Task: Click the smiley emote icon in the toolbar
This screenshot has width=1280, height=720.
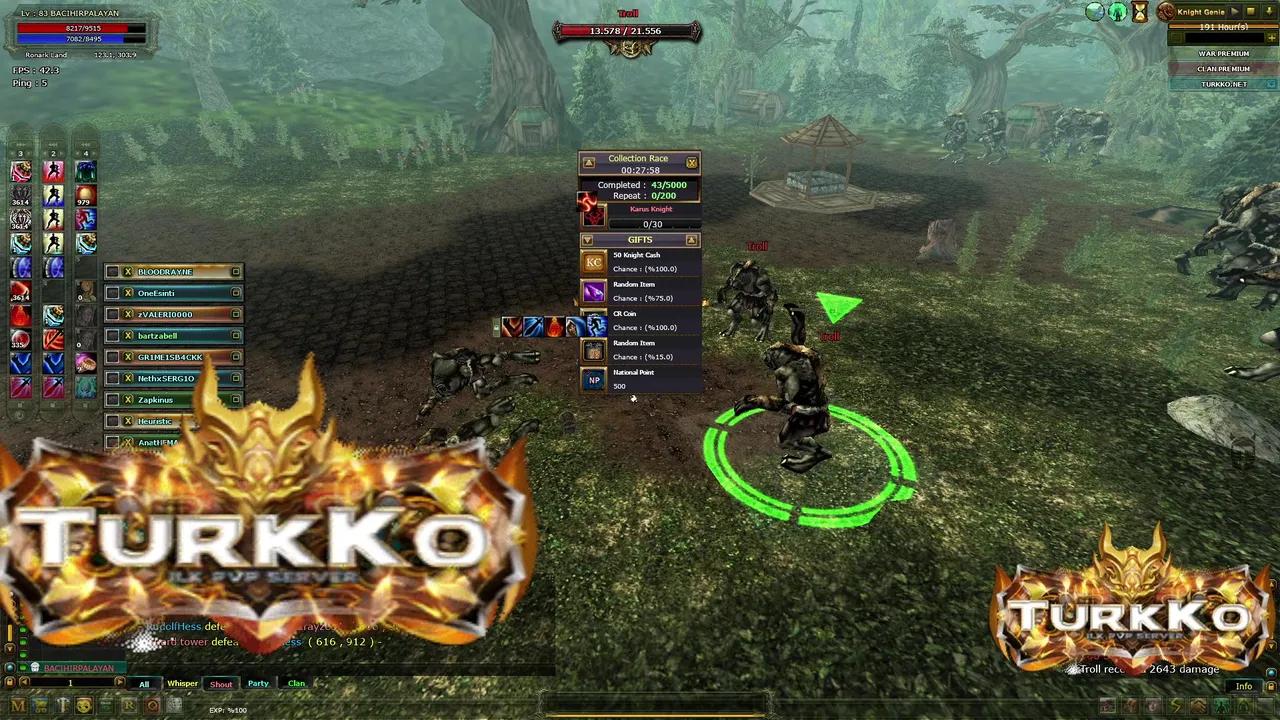Action: pyautogui.click(x=83, y=705)
